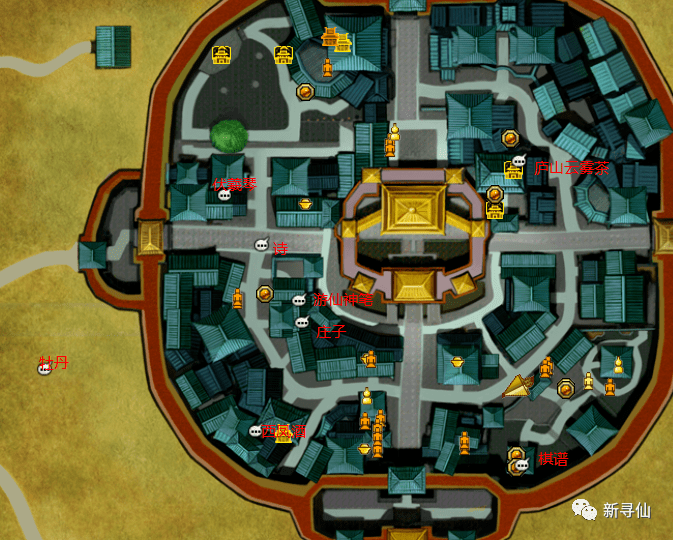Click the 庄子 speech bubble marker
Screen dimensions: 673x540
pos(302,322)
